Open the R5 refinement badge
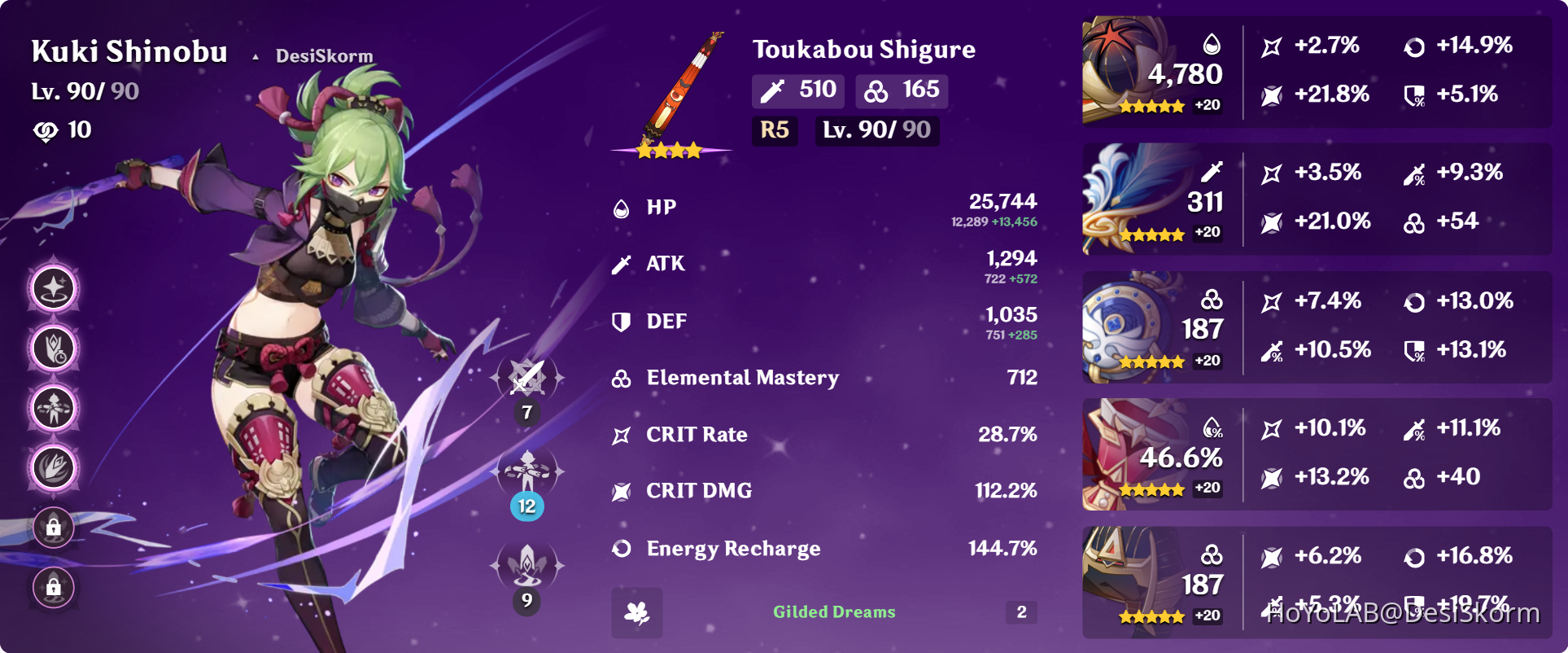Screen dimensions: 1568x653 (x=775, y=130)
